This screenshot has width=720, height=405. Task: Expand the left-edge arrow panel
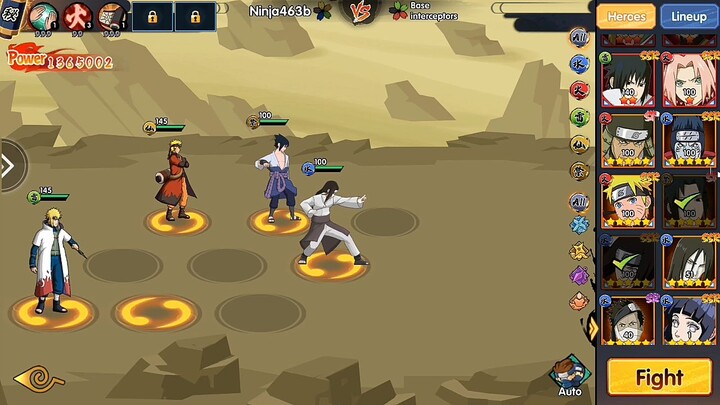[x=10, y=165]
